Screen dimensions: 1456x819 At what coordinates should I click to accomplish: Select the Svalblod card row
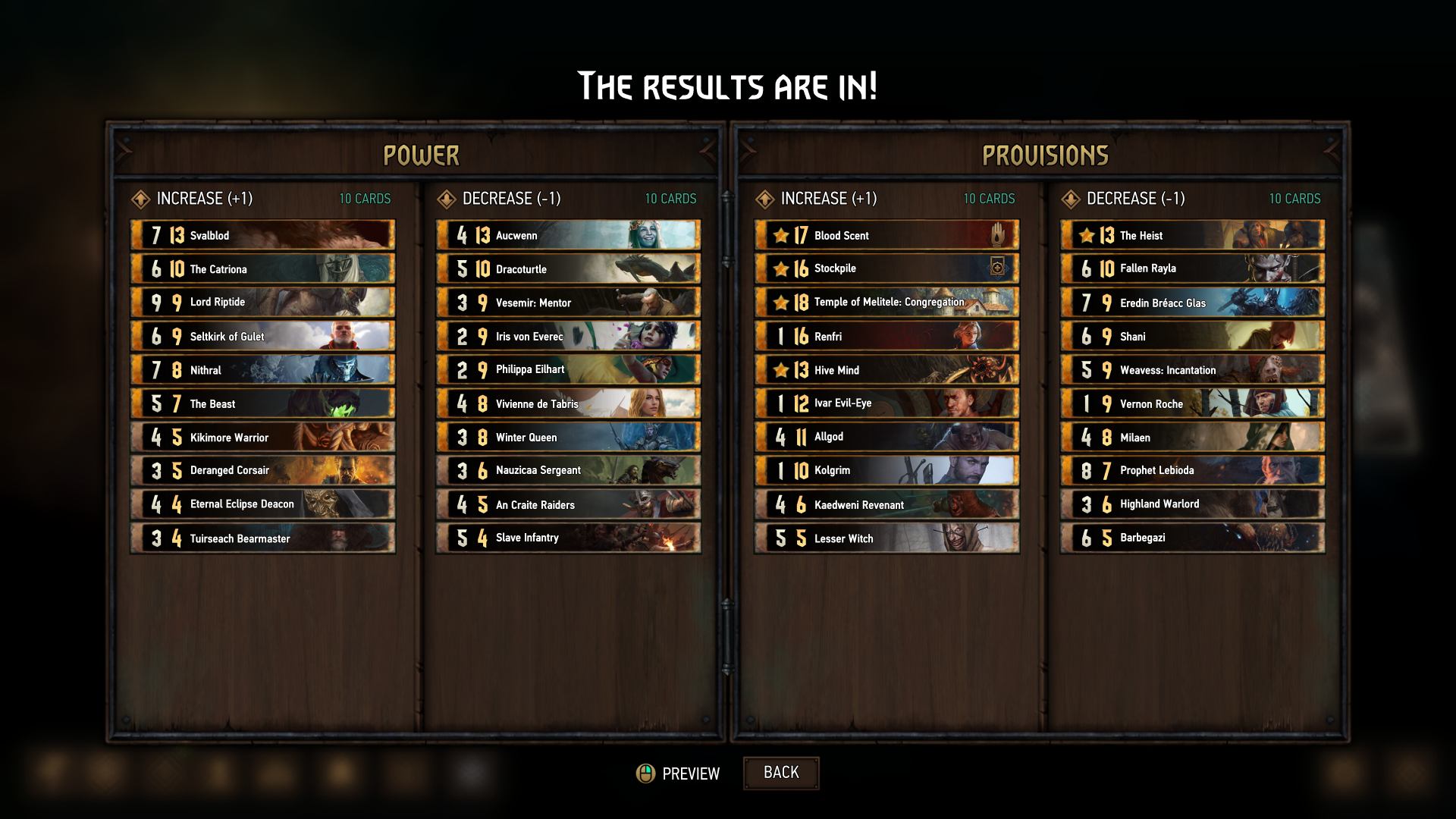[x=262, y=235]
